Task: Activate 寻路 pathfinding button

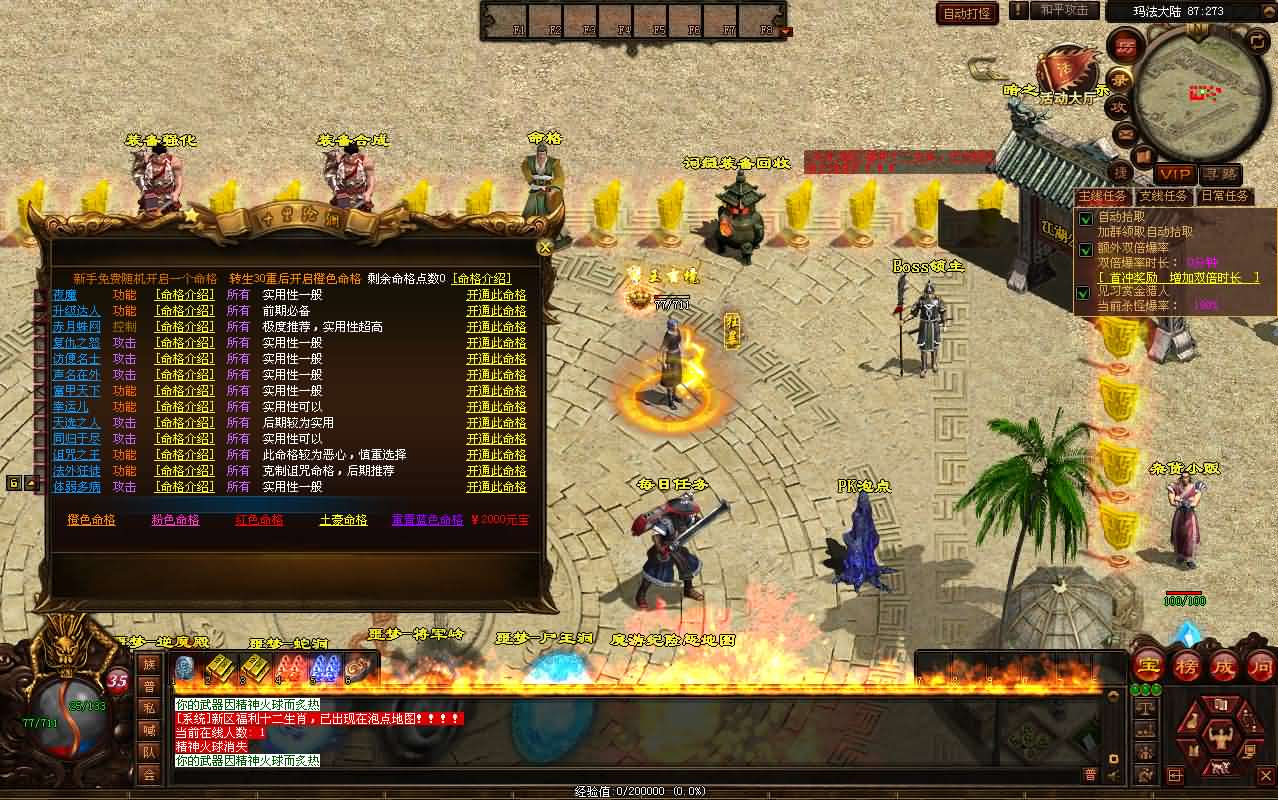Action: coord(1219,175)
